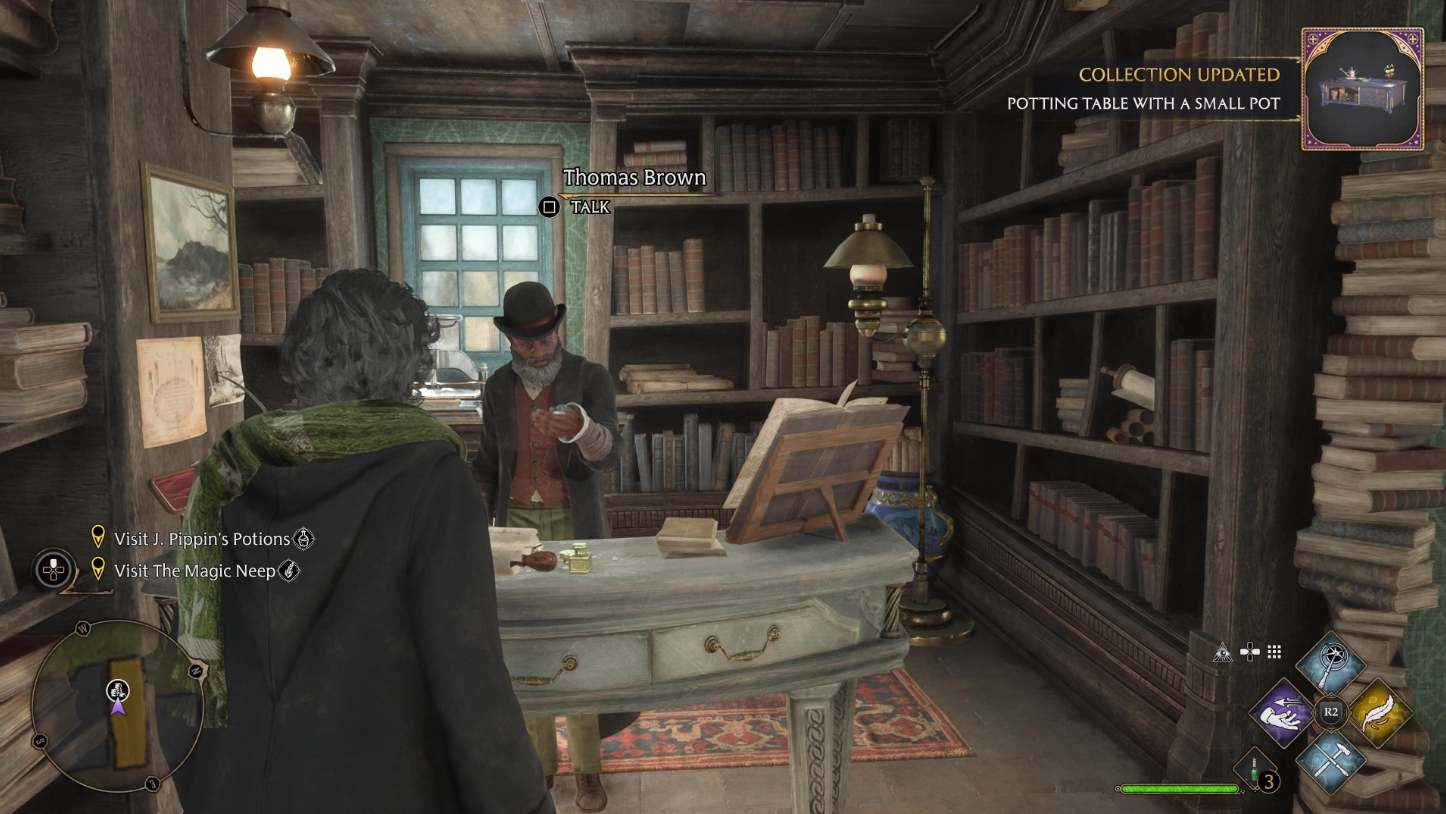Open the circular minimap
The image size is (1446, 814).
coord(117,706)
